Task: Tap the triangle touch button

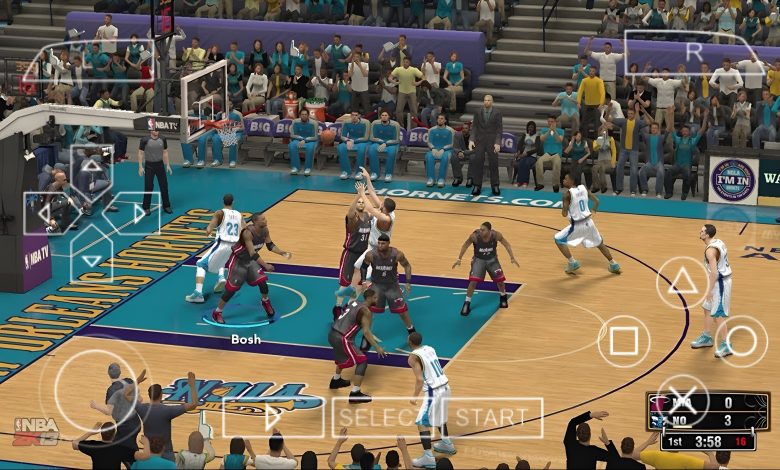Action: pos(683,283)
